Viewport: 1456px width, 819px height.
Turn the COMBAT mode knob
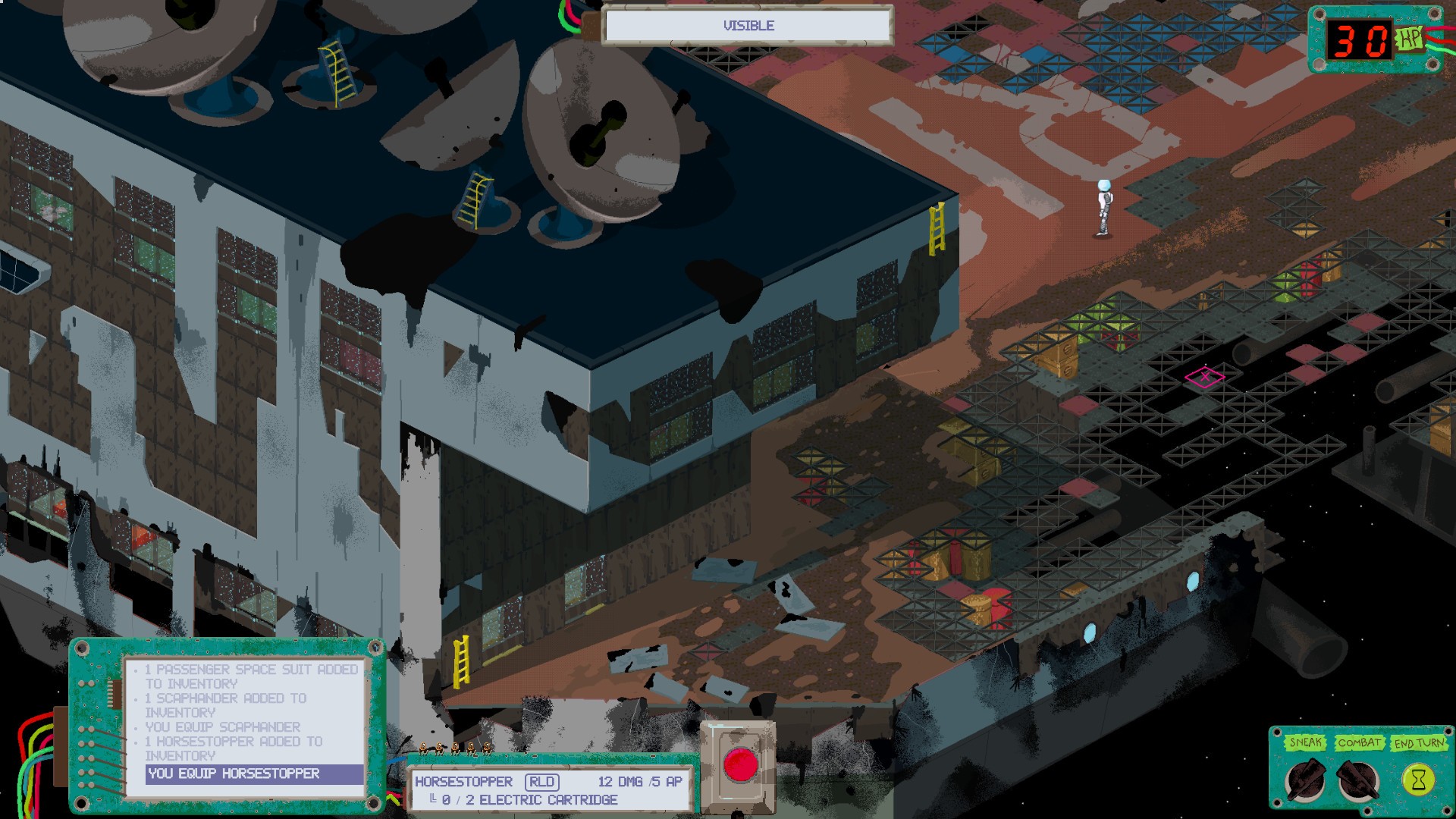click(1357, 781)
